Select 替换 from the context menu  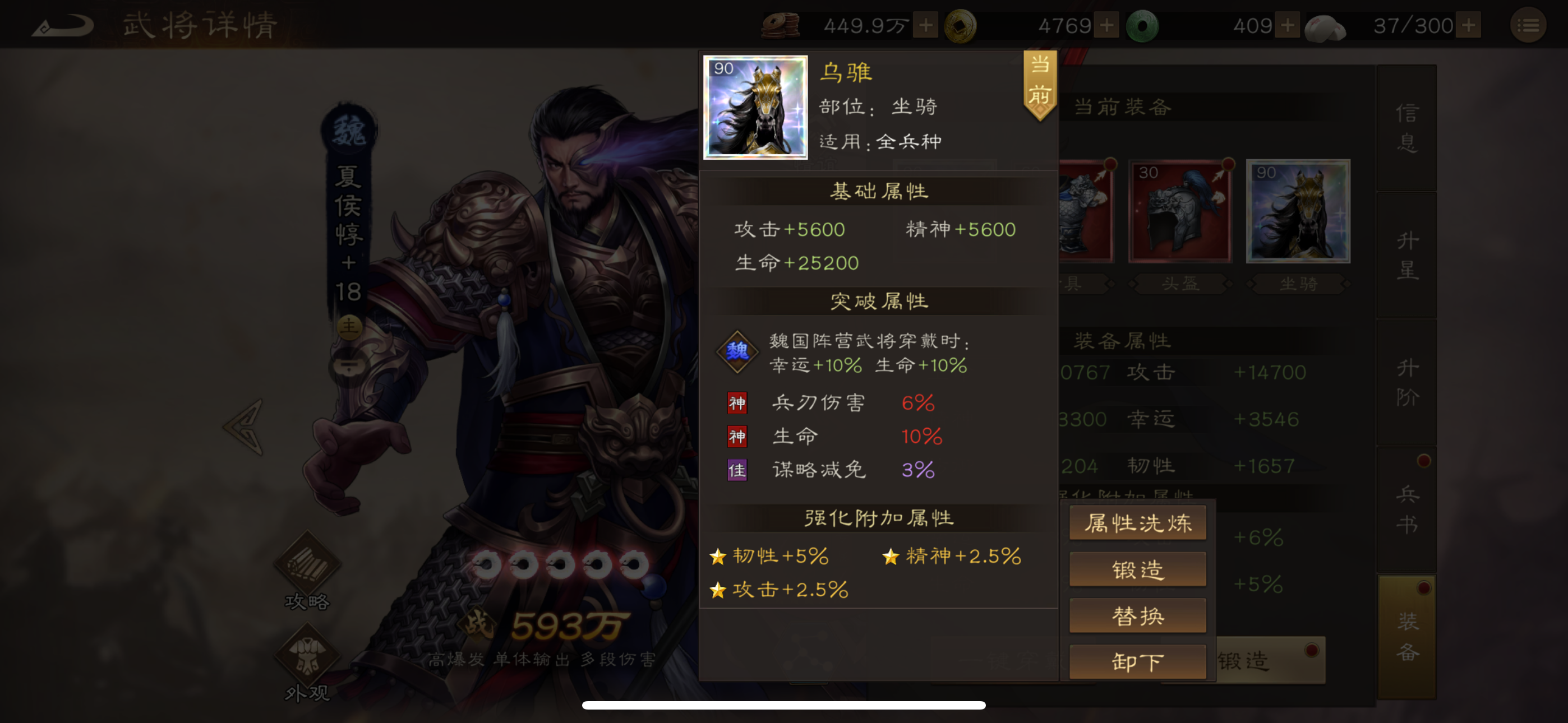[1137, 615]
